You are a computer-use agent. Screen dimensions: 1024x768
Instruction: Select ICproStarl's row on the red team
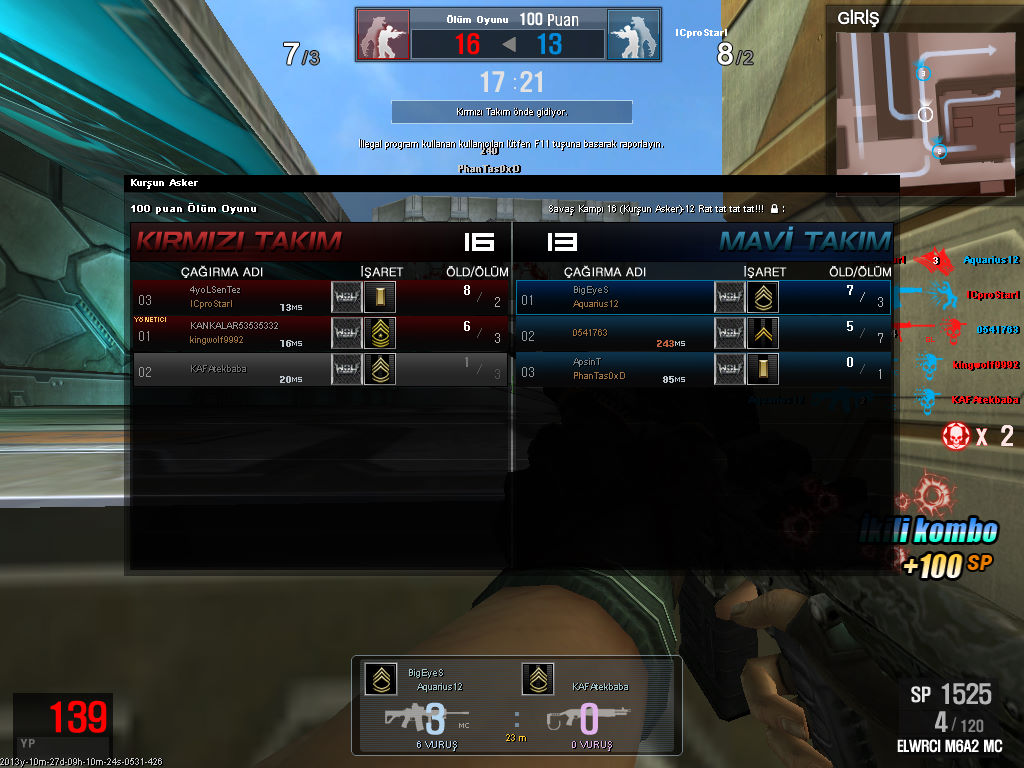click(321, 297)
